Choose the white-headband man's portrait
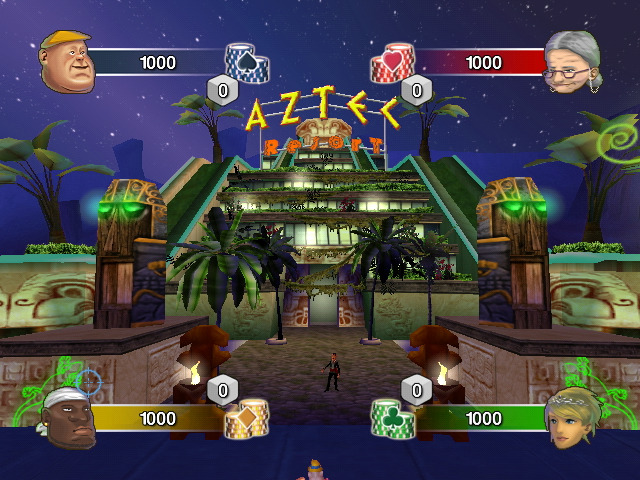Image resolution: width=640 pixels, height=480 pixels. [69, 418]
